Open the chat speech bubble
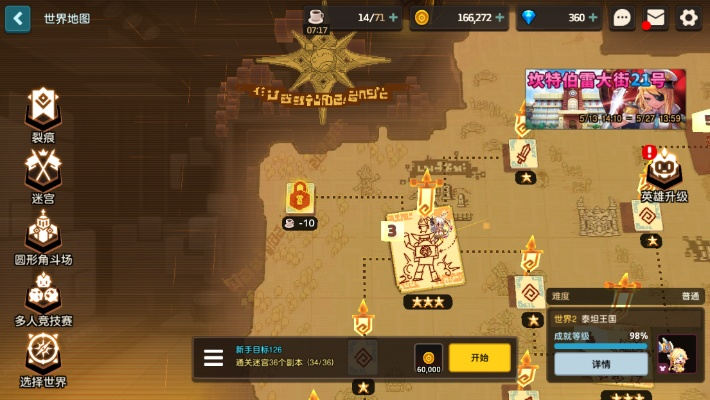Viewport: 710px width, 400px height. click(x=623, y=18)
